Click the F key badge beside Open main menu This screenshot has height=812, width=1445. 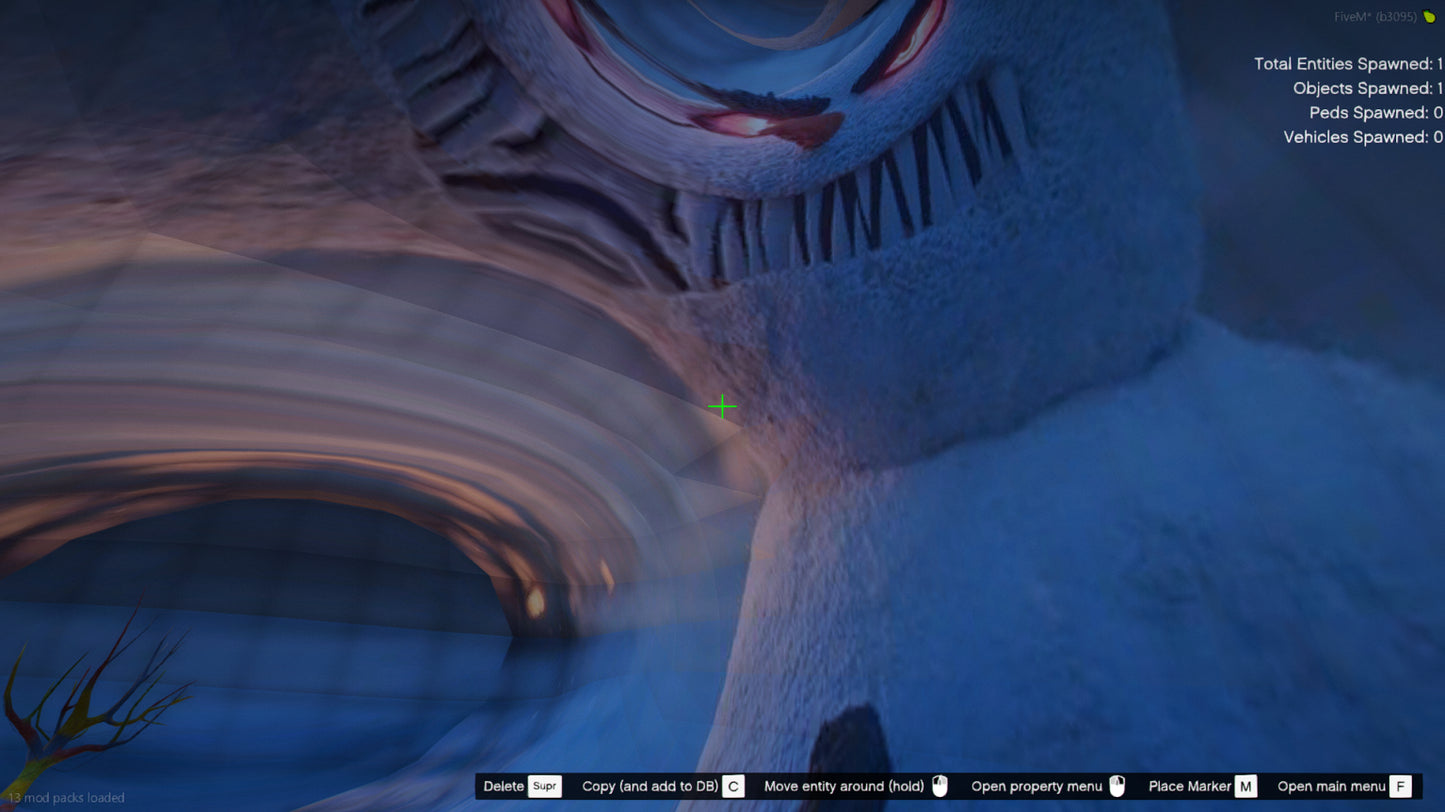[x=1400, y=786]
